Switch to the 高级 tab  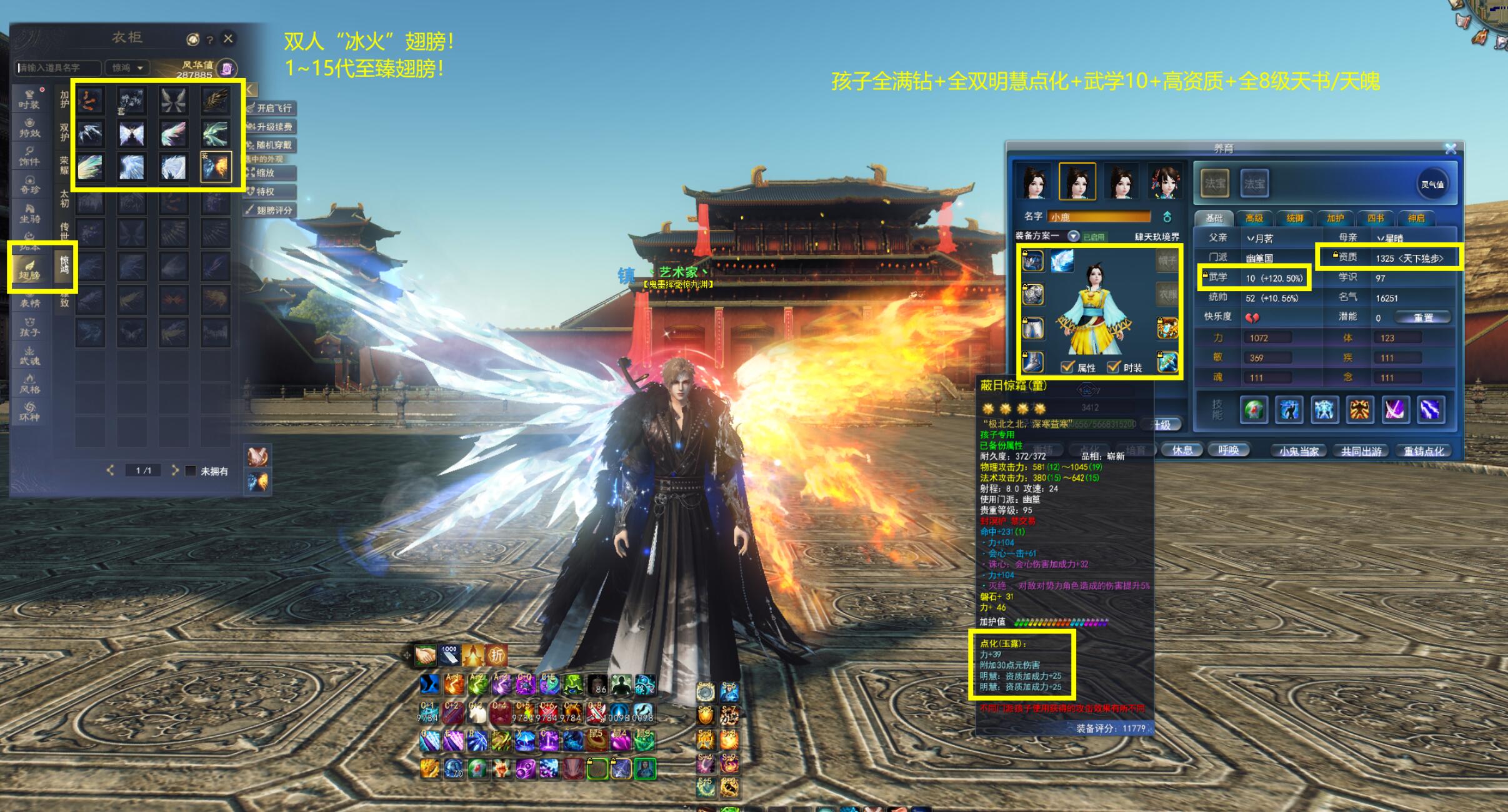tap(1254, 218)
